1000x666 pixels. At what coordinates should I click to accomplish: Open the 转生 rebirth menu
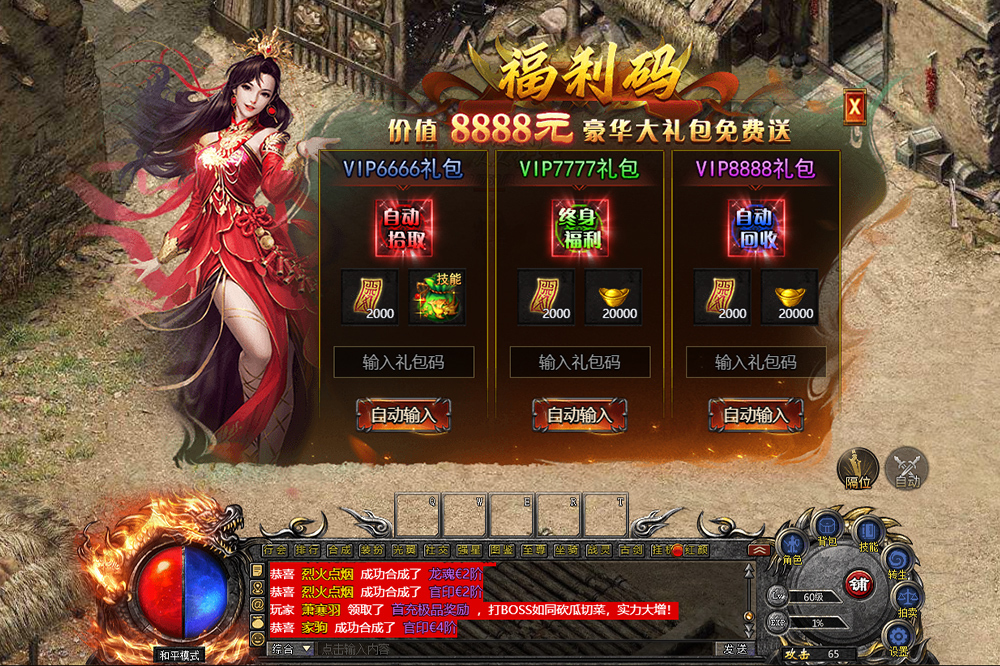(897, 561)
